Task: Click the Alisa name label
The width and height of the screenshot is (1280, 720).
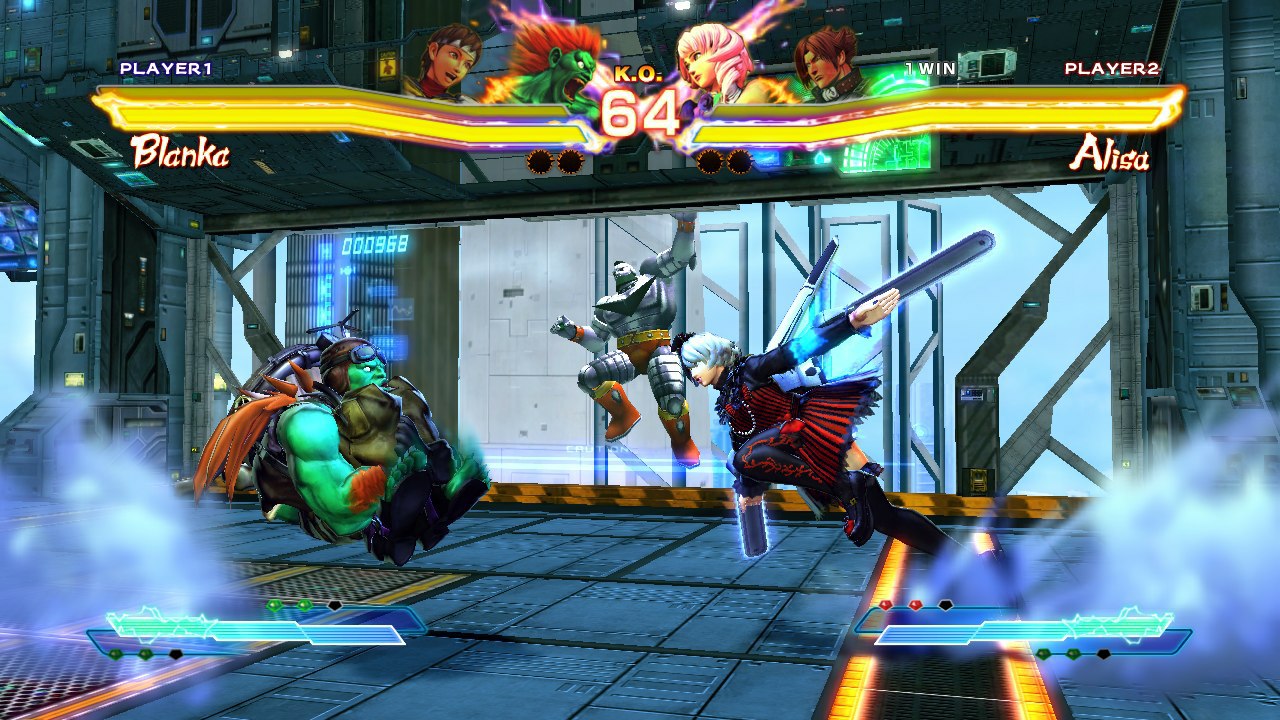Action: point(1110,152)
